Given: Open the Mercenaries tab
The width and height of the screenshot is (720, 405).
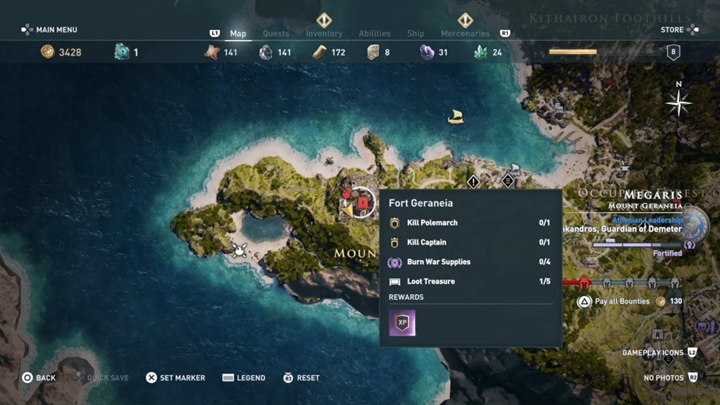Looking at the screenshot, I should 464,34.
